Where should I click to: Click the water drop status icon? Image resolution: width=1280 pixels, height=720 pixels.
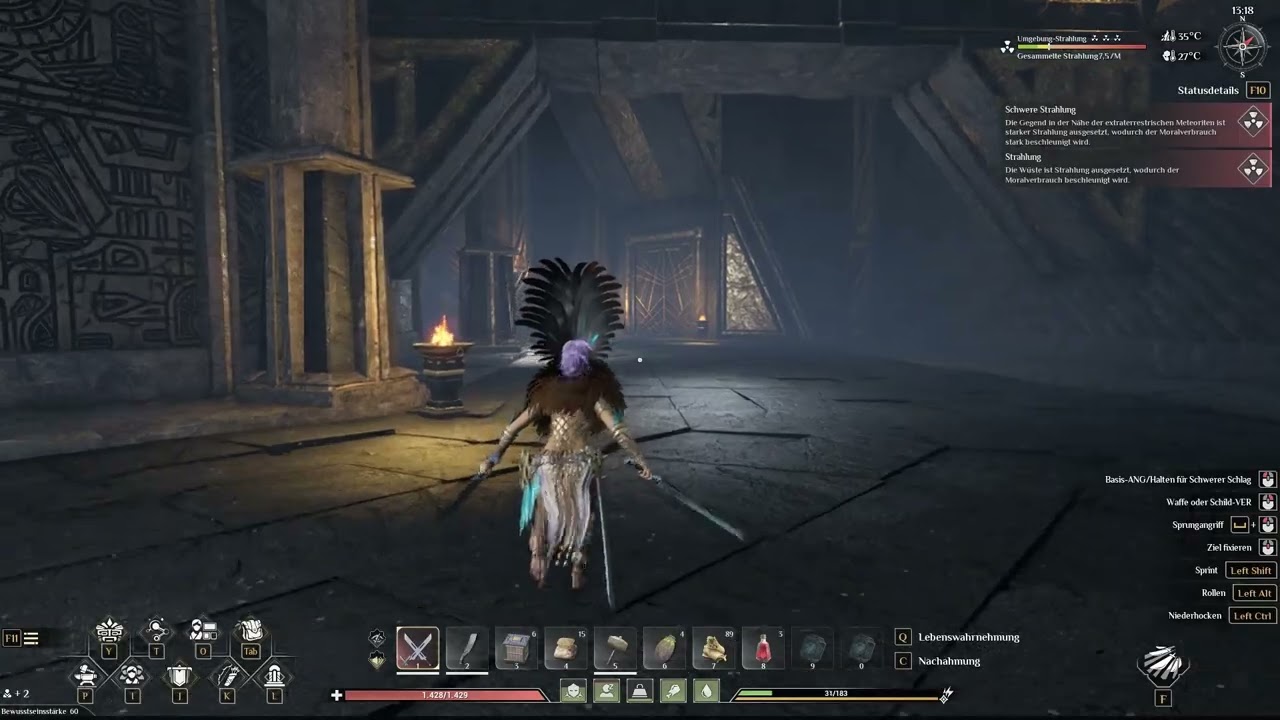[x=706, y=691]
